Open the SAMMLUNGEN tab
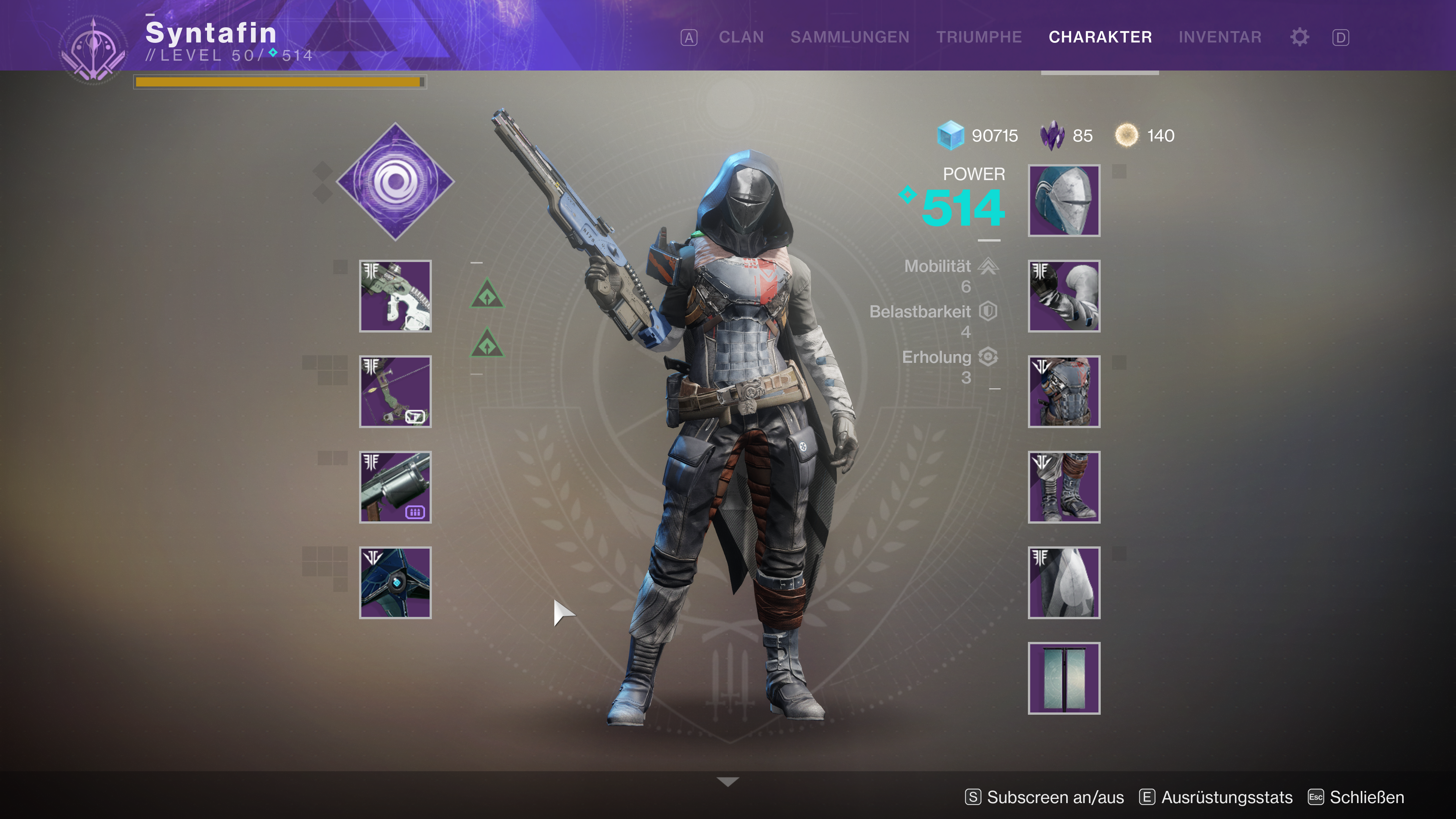Screen dimensions: 1456x819 (x=849, y=37)
